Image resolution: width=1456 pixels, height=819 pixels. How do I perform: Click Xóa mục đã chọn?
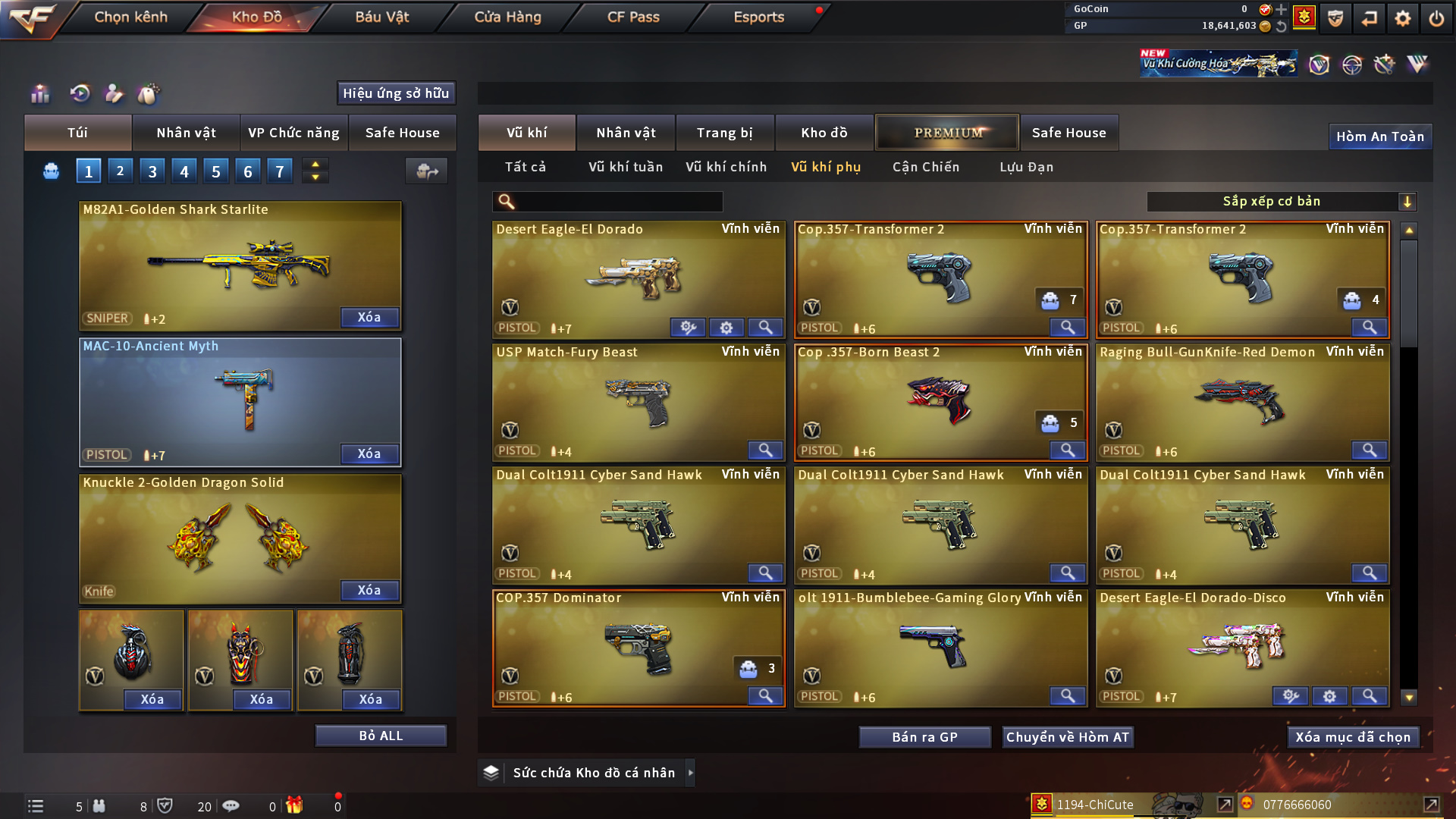coord(1353,737)
